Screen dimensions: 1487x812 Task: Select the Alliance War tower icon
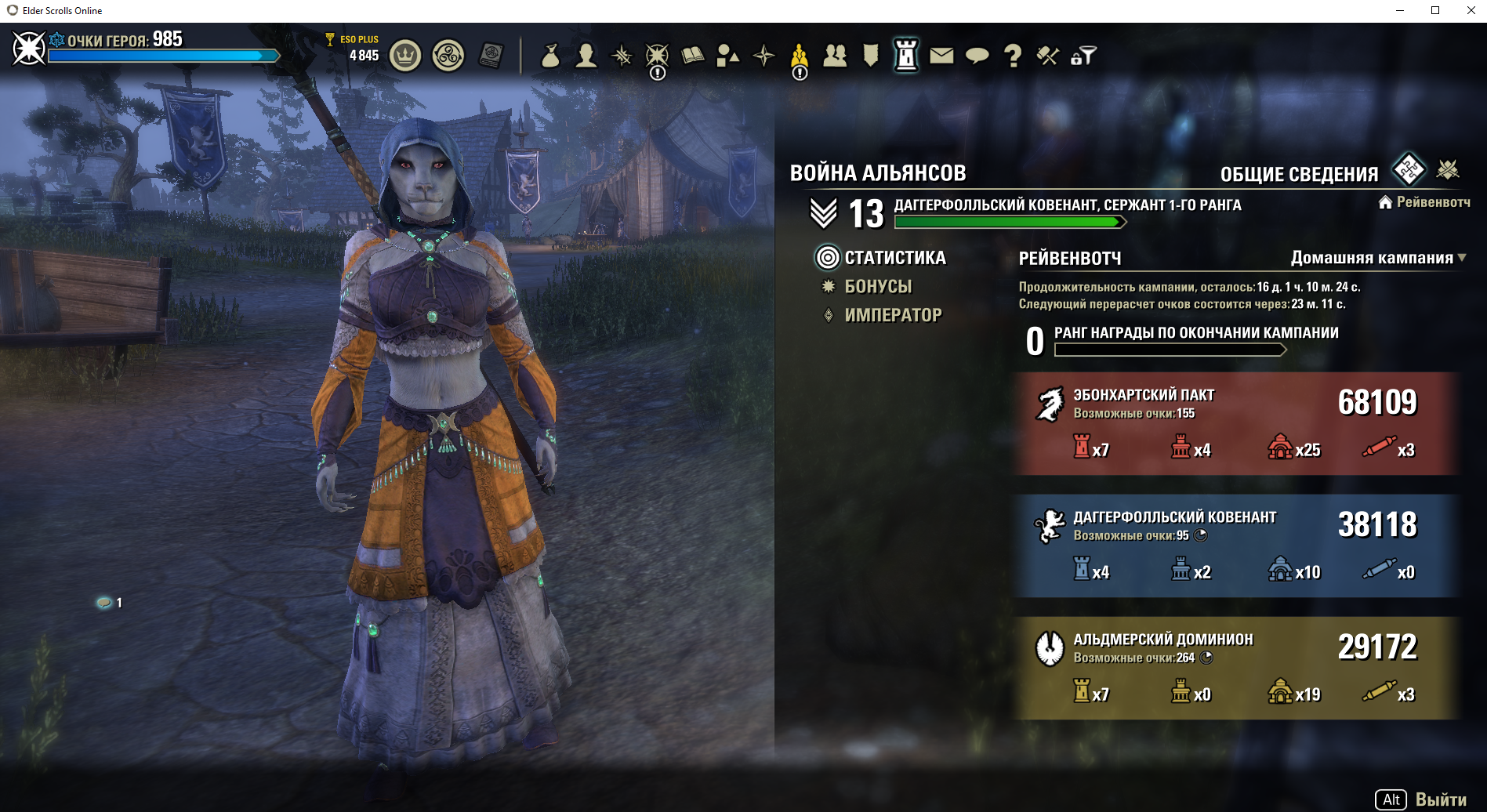(x=906, y=56)
